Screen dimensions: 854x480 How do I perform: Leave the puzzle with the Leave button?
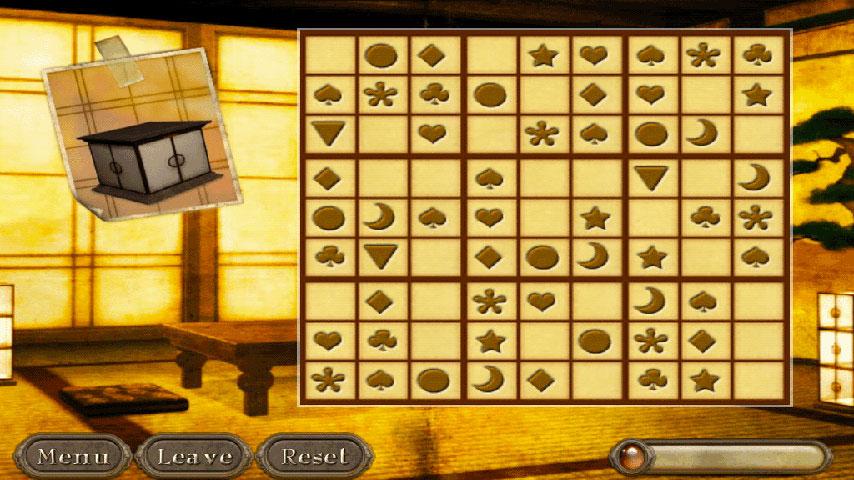coord(194,457)
